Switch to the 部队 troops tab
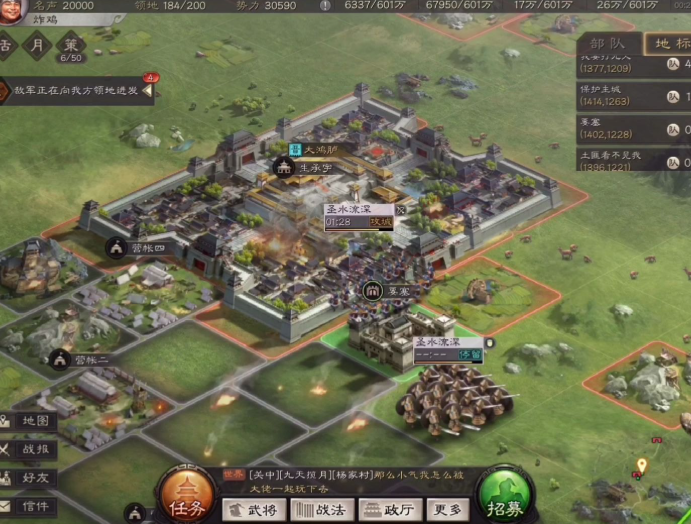 point(607,43)
